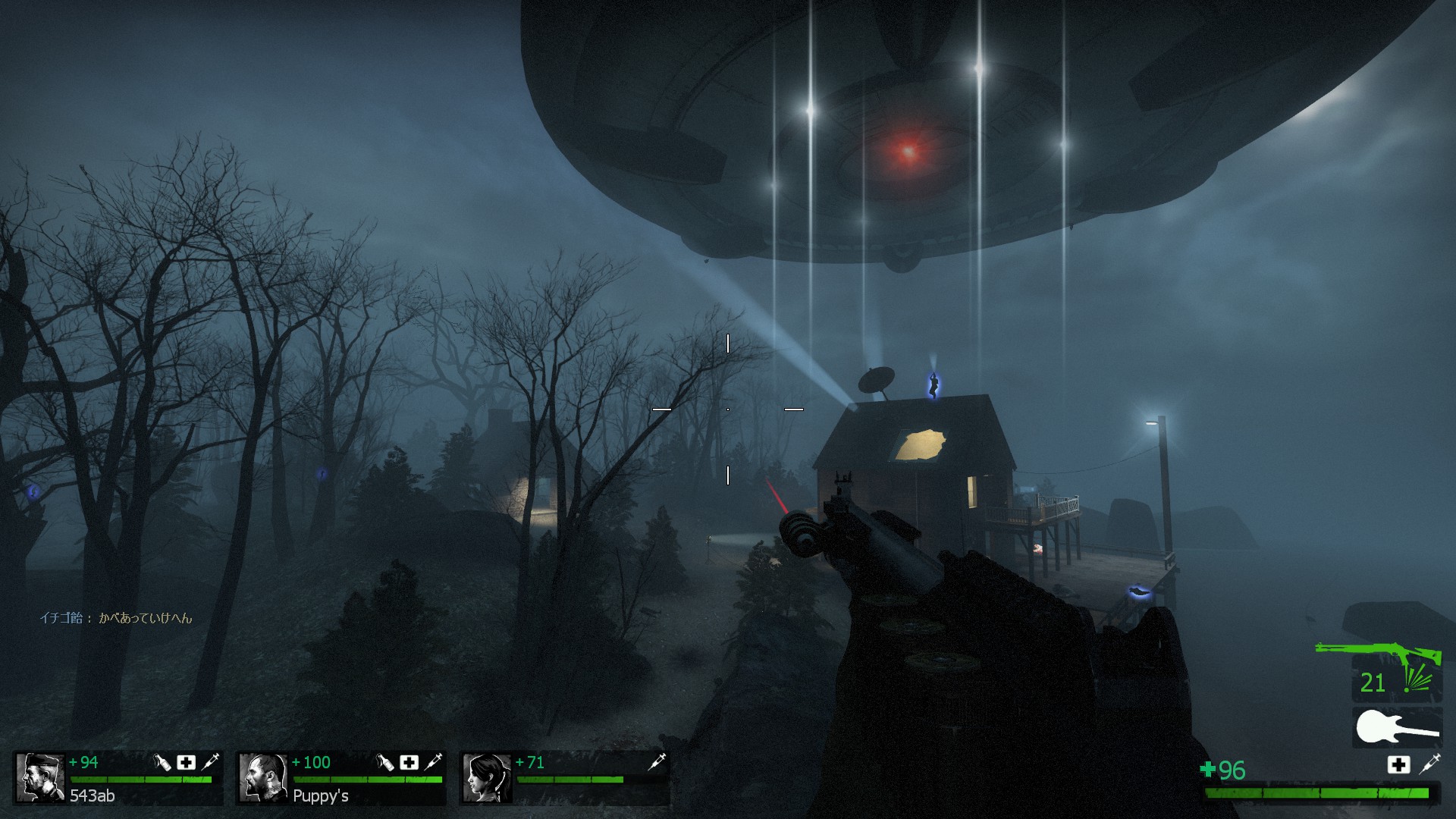
Task: Click Puppy's adrenaline syringe icon
Action: [x=433, y=762]
